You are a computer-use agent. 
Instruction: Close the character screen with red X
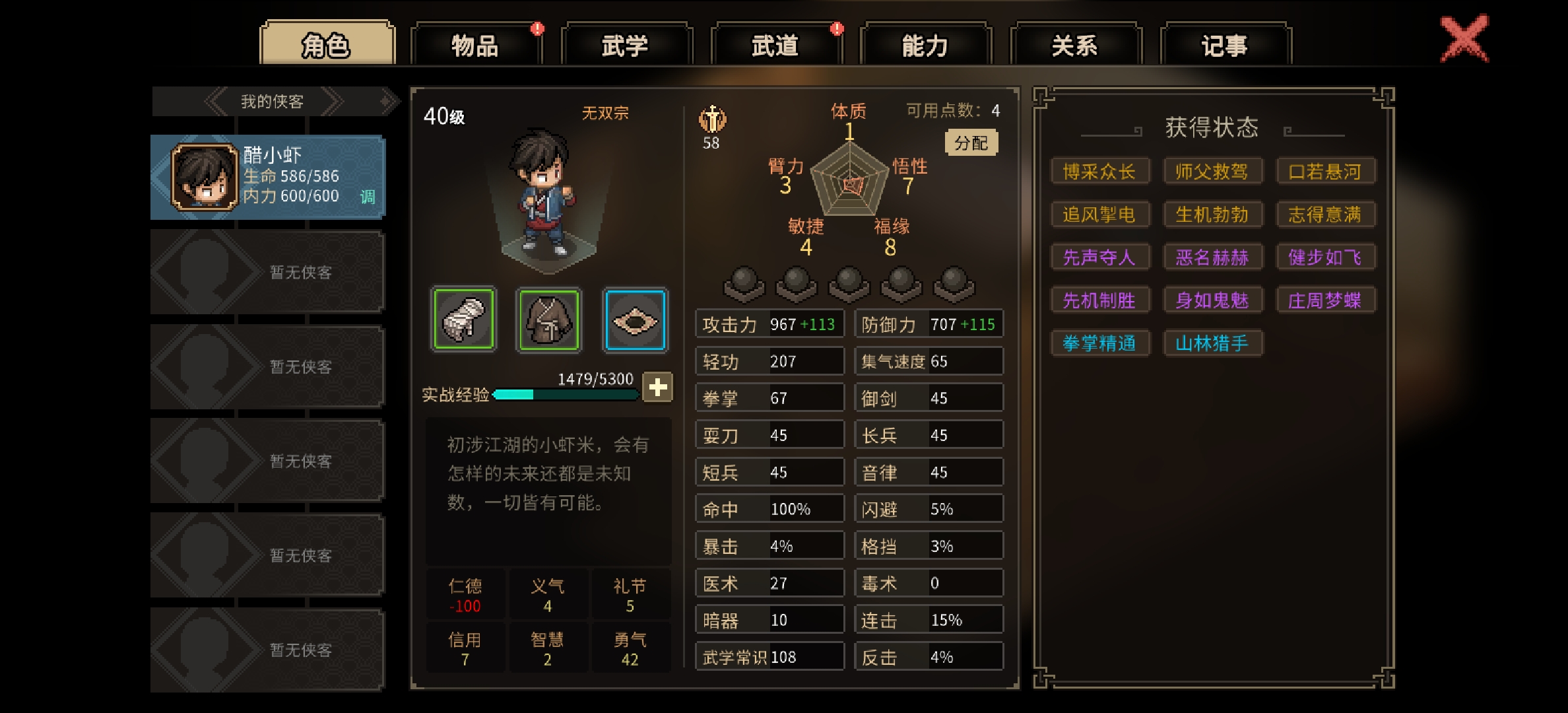[1464, 39]
